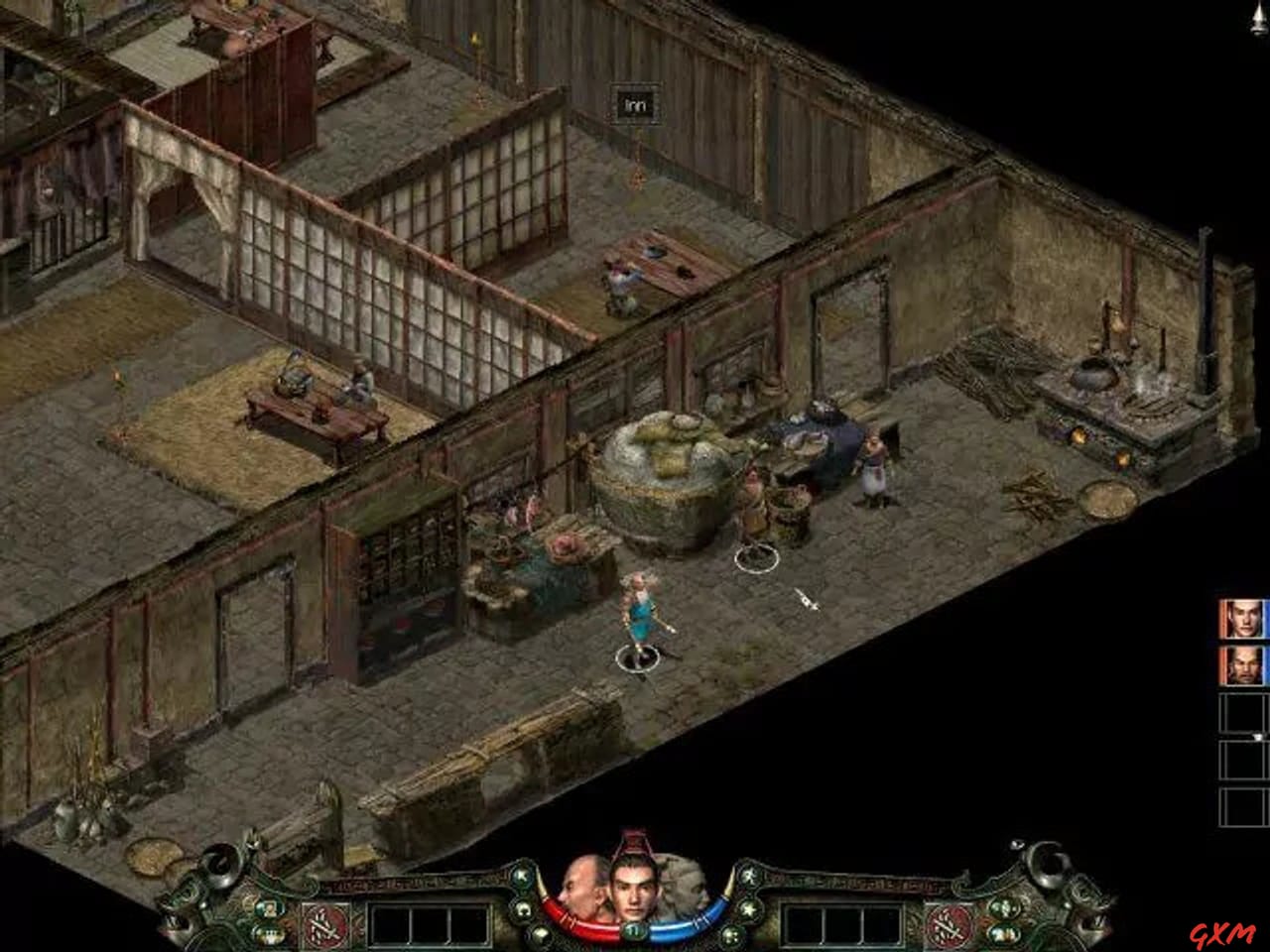Click the upward arrow icon above the portrait
The image size is (1270, 952).
point(521,876)
